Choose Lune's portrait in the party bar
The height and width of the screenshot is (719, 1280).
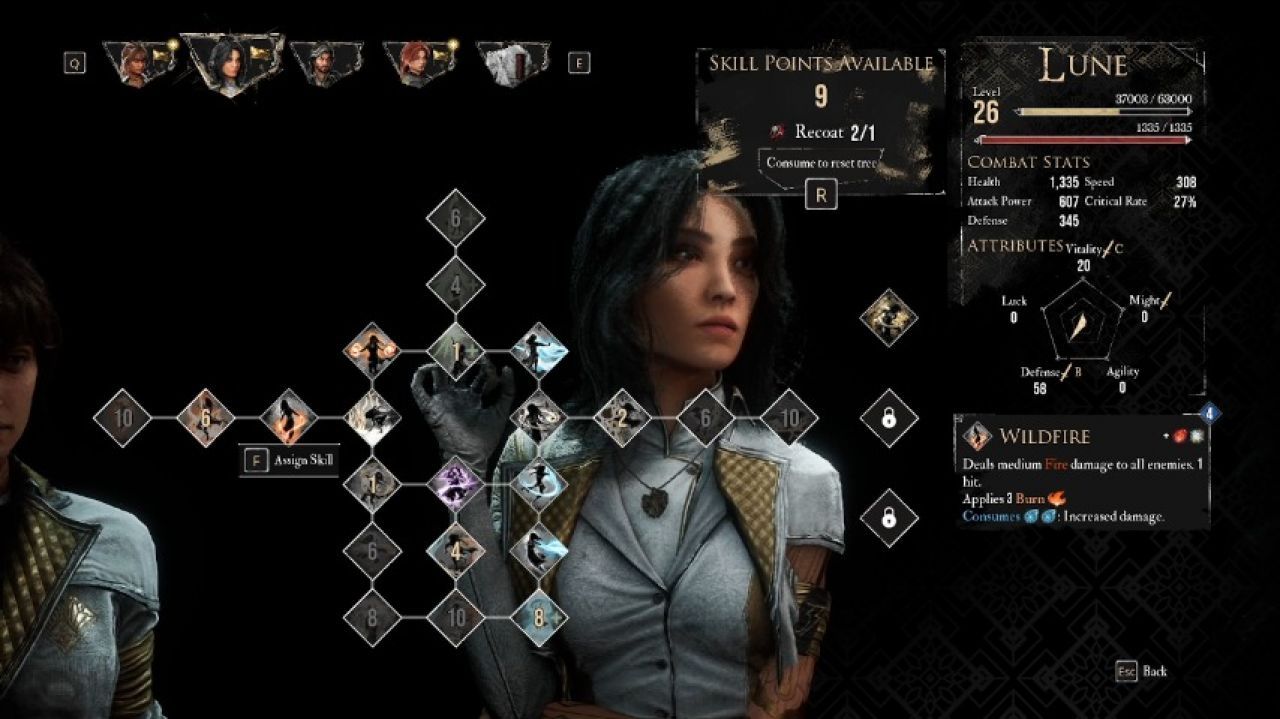pos(231,62)
